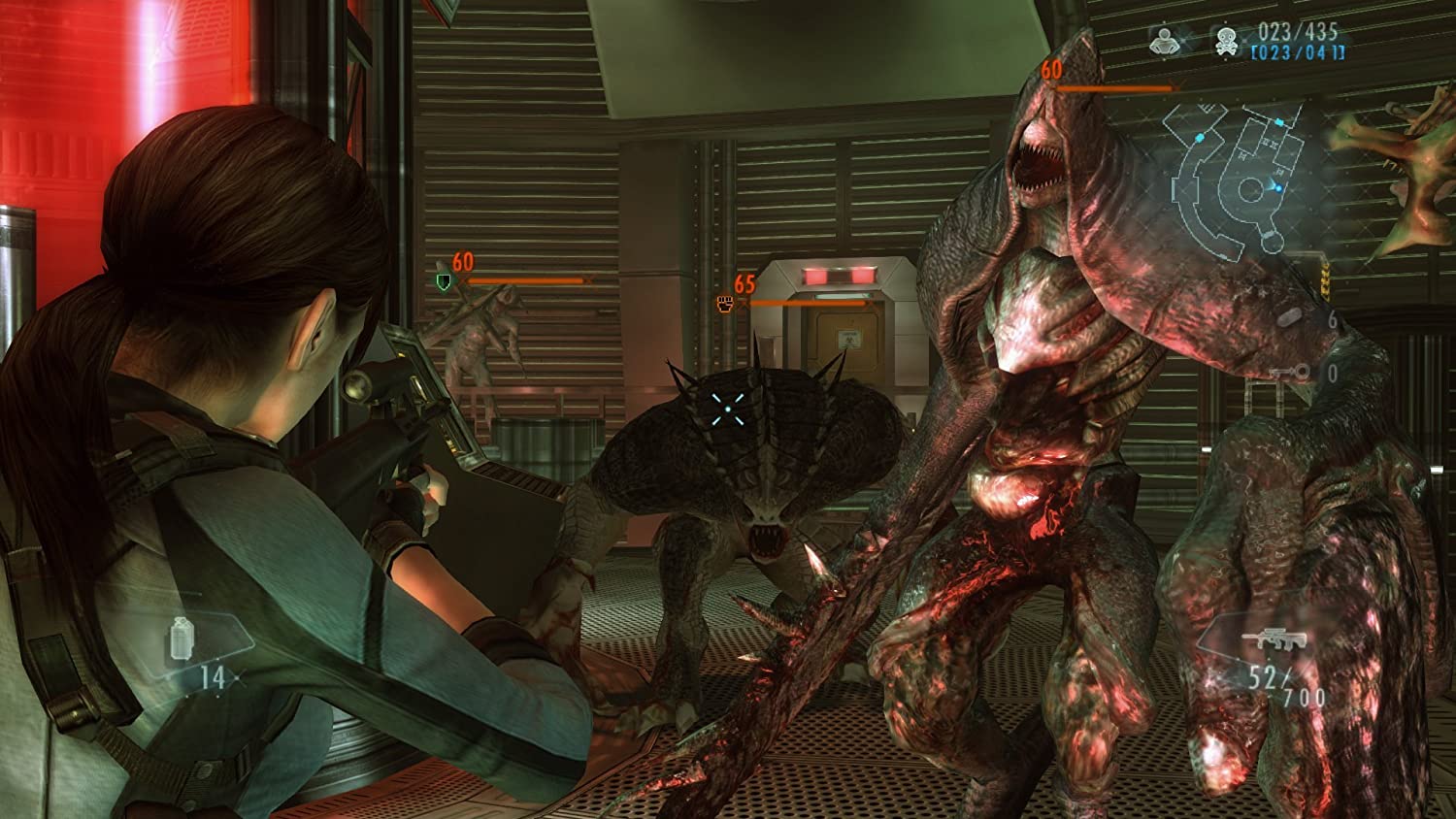Image resolution: width=1456 pixels, height=819 pixels.
Task: Select the assault rifle weapon icon
Action: tap(1274, 638)
